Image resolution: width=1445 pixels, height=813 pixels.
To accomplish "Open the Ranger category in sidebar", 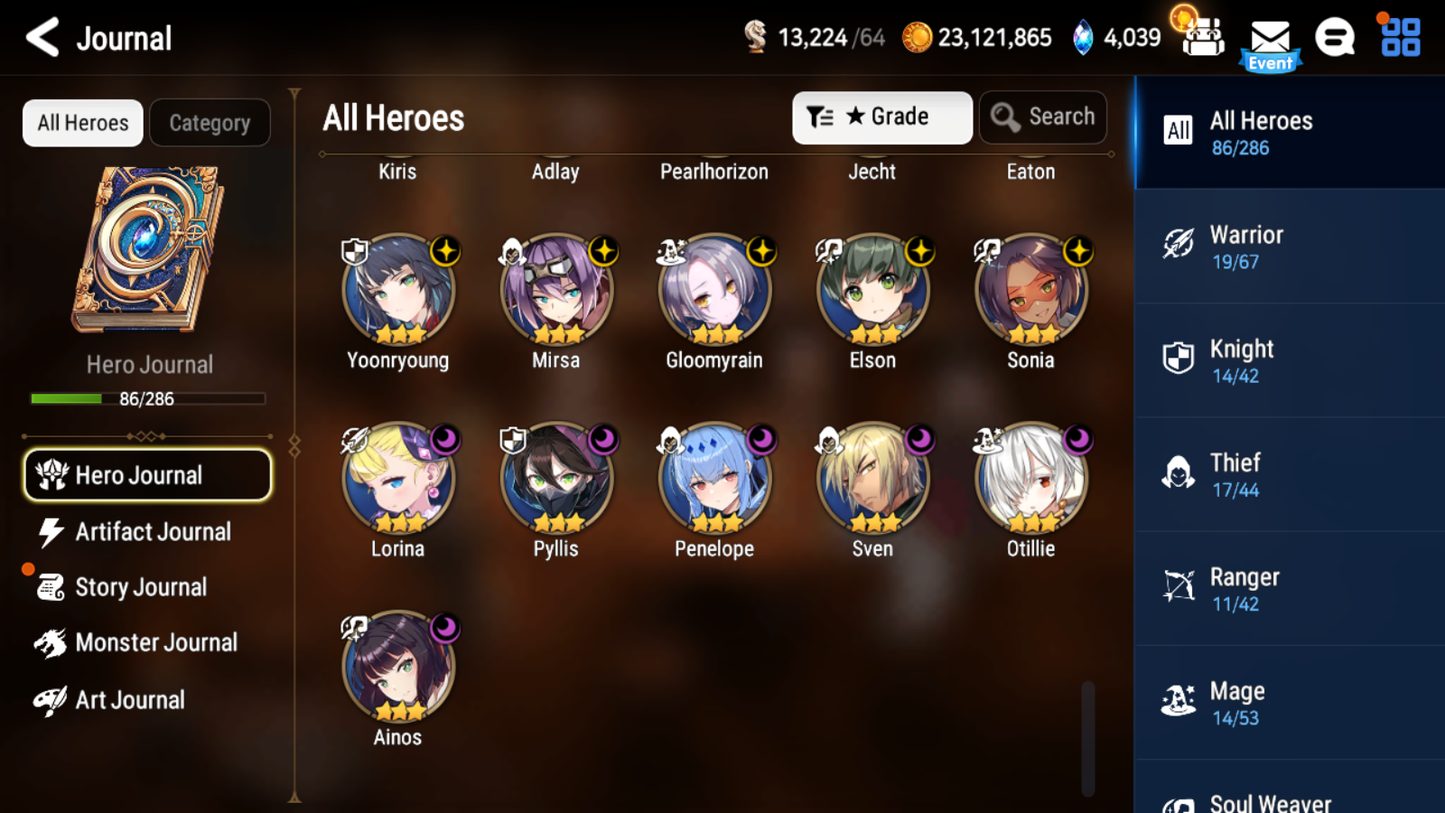I will (1288, 588).
